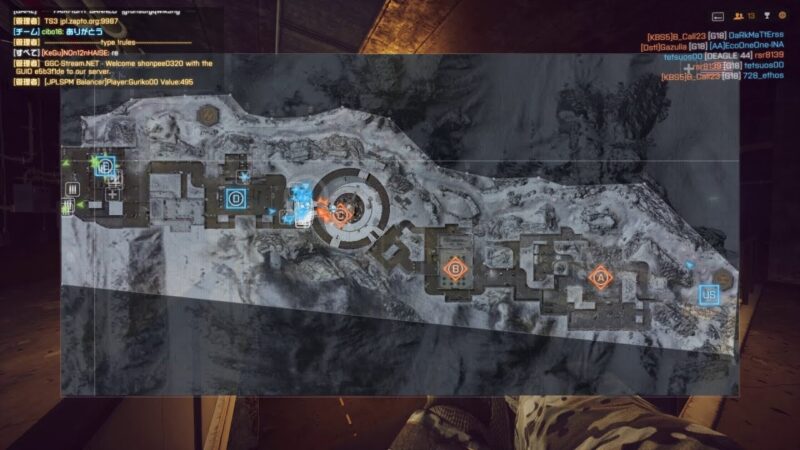
Task: Click the contested orange flag in the circular room
Action: coord(341,213)
